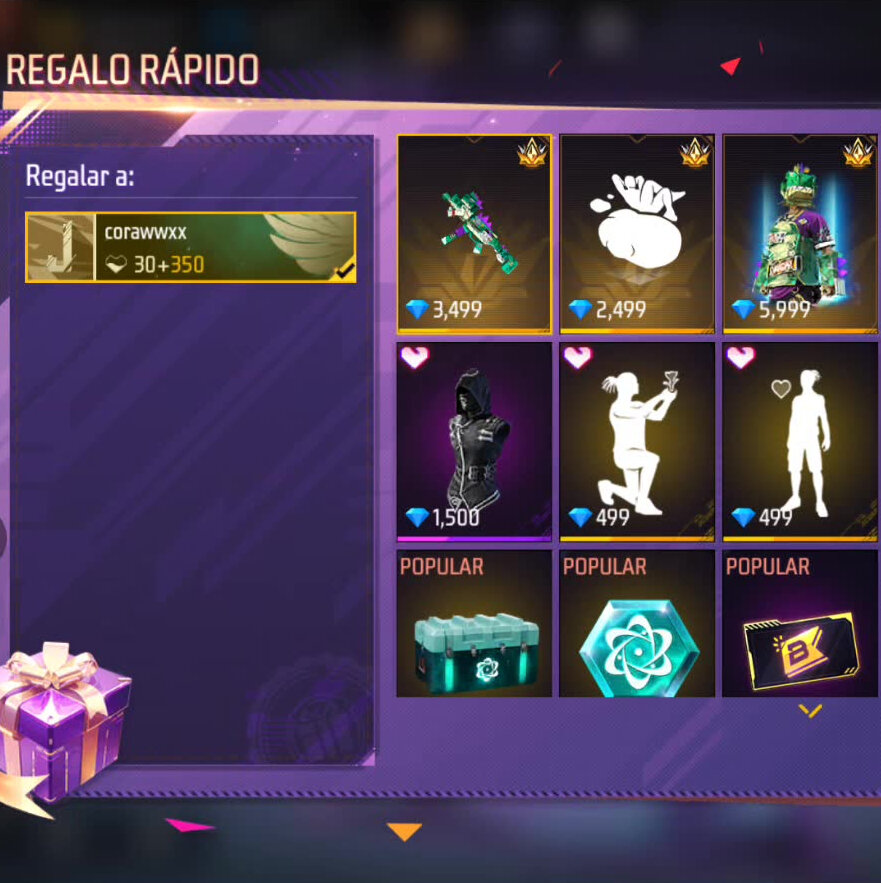Choose the green weapon skin for 3,499 diamonds
The width and height of the screenshot is (881, 883).
tap(474, 233)
